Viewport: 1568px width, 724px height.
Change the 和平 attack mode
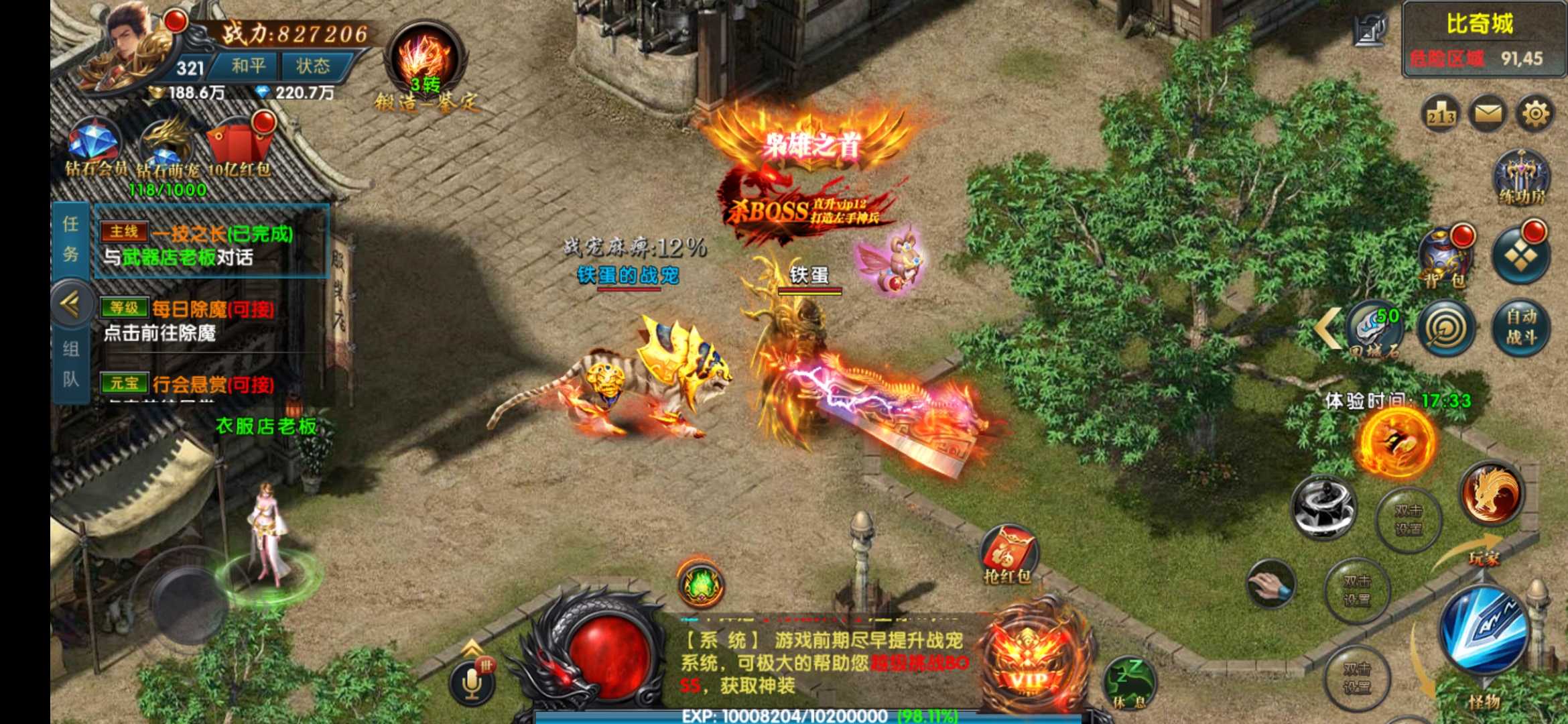(248, 66)
